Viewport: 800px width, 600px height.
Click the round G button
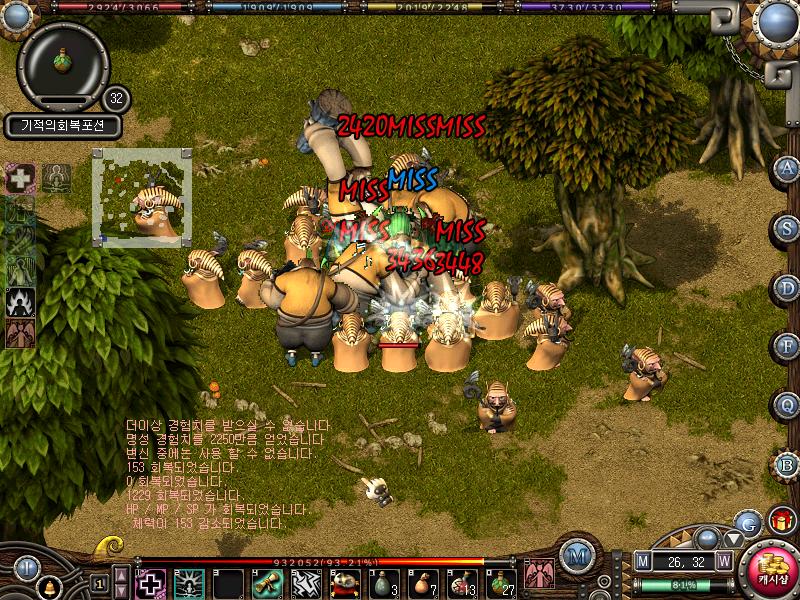click(x=747, y=522)
